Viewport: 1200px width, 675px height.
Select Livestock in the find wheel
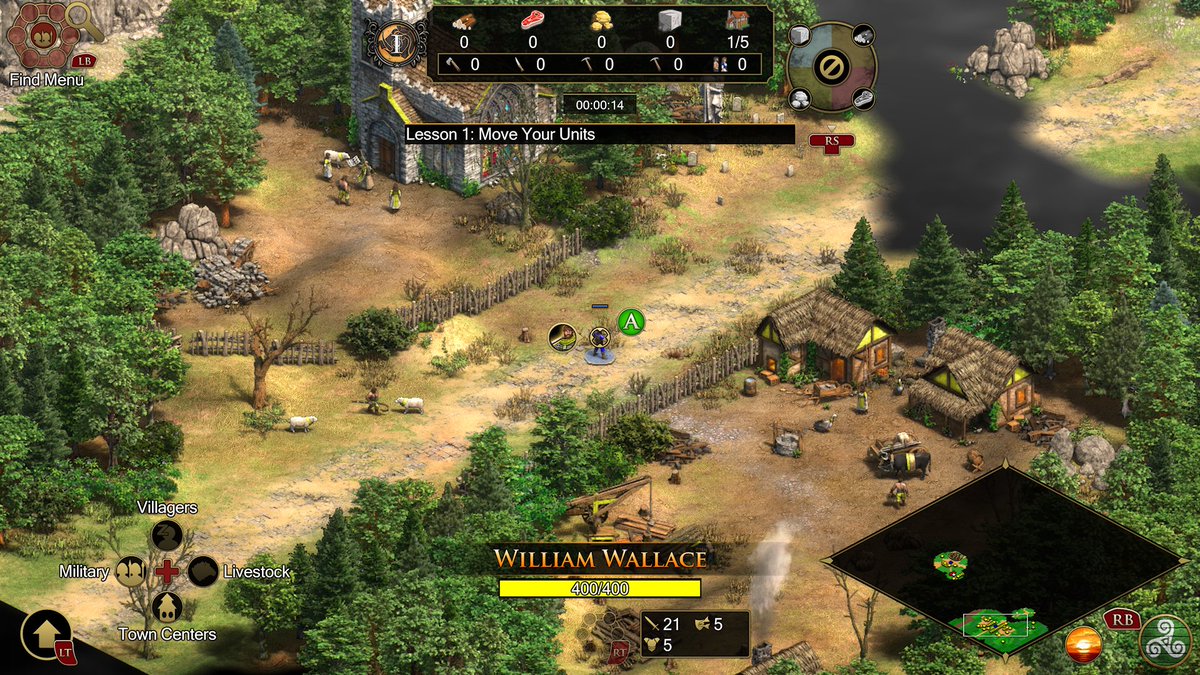coord(203,571)
